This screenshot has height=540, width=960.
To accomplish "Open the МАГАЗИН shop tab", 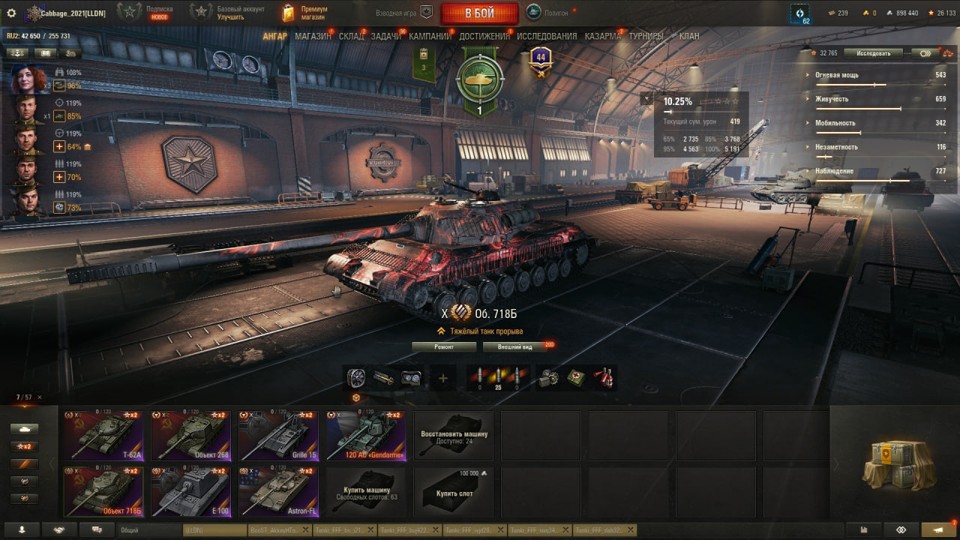I will tap(313, 37).
